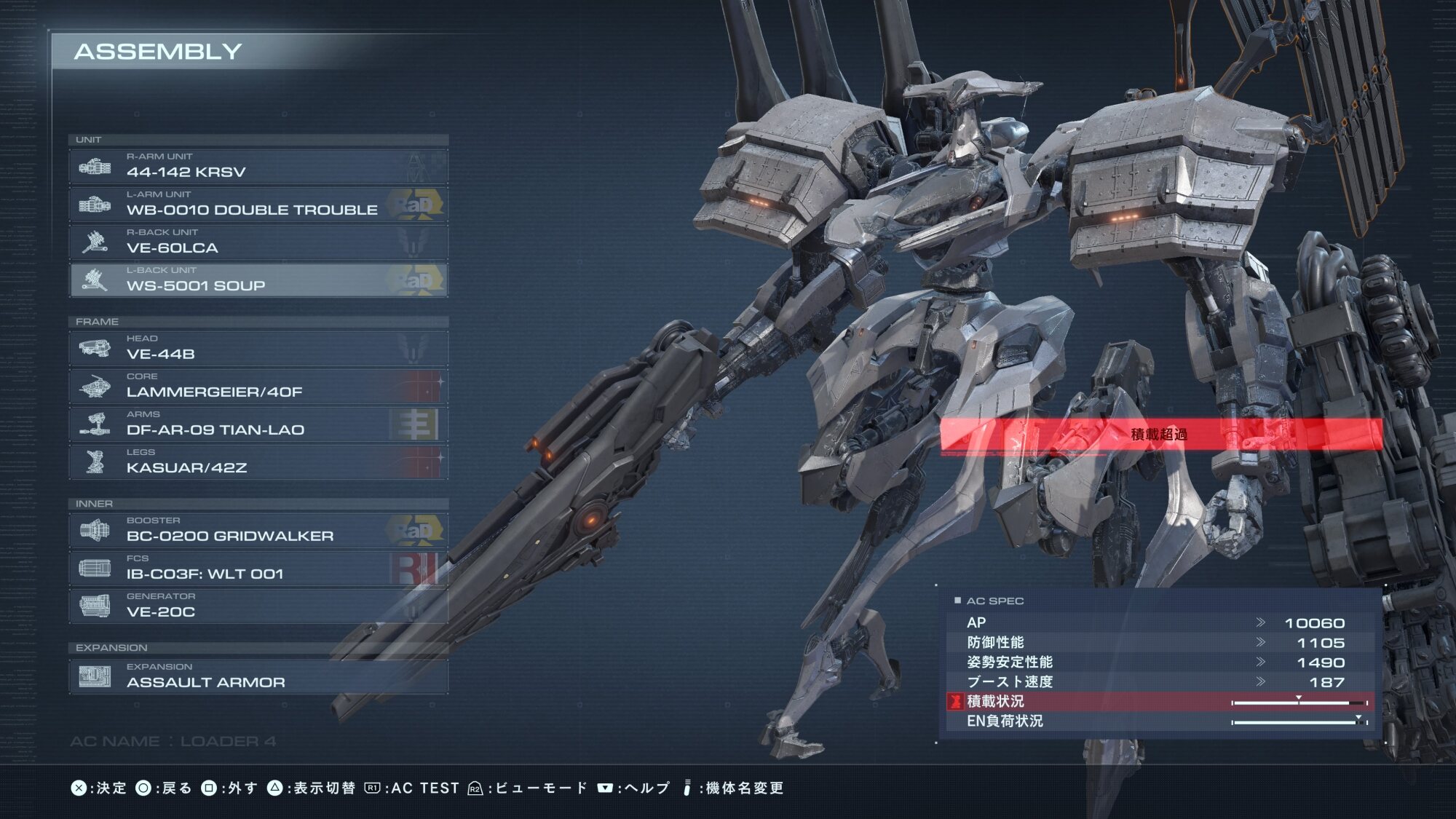The height and width of the screenshot is (819, 1456).
Task: Select the EXPANSION ASSAULT ARMOR row
Action: (x=258, y=676)
